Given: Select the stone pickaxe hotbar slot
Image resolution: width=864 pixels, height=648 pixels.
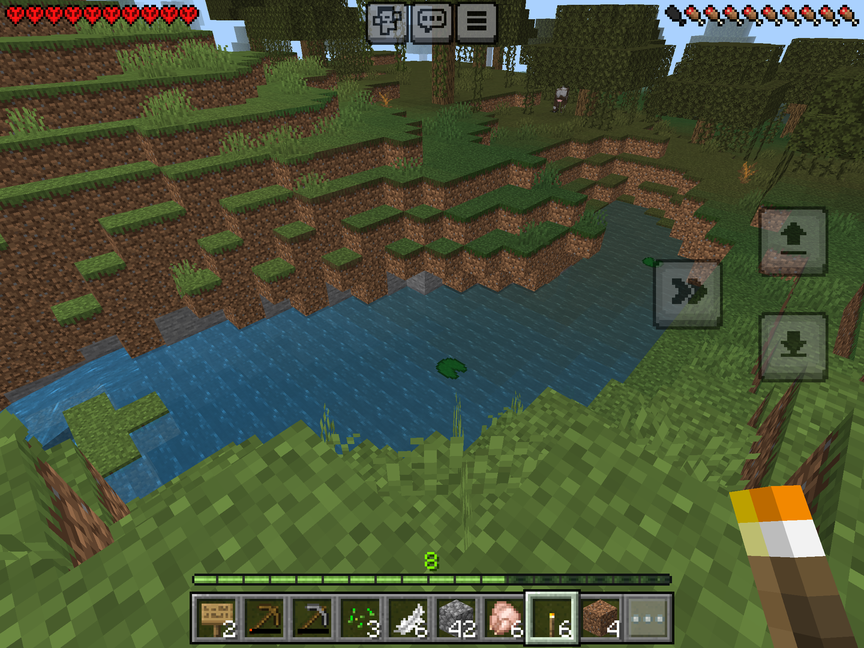Looking at the screenshot, I should 312,618.
